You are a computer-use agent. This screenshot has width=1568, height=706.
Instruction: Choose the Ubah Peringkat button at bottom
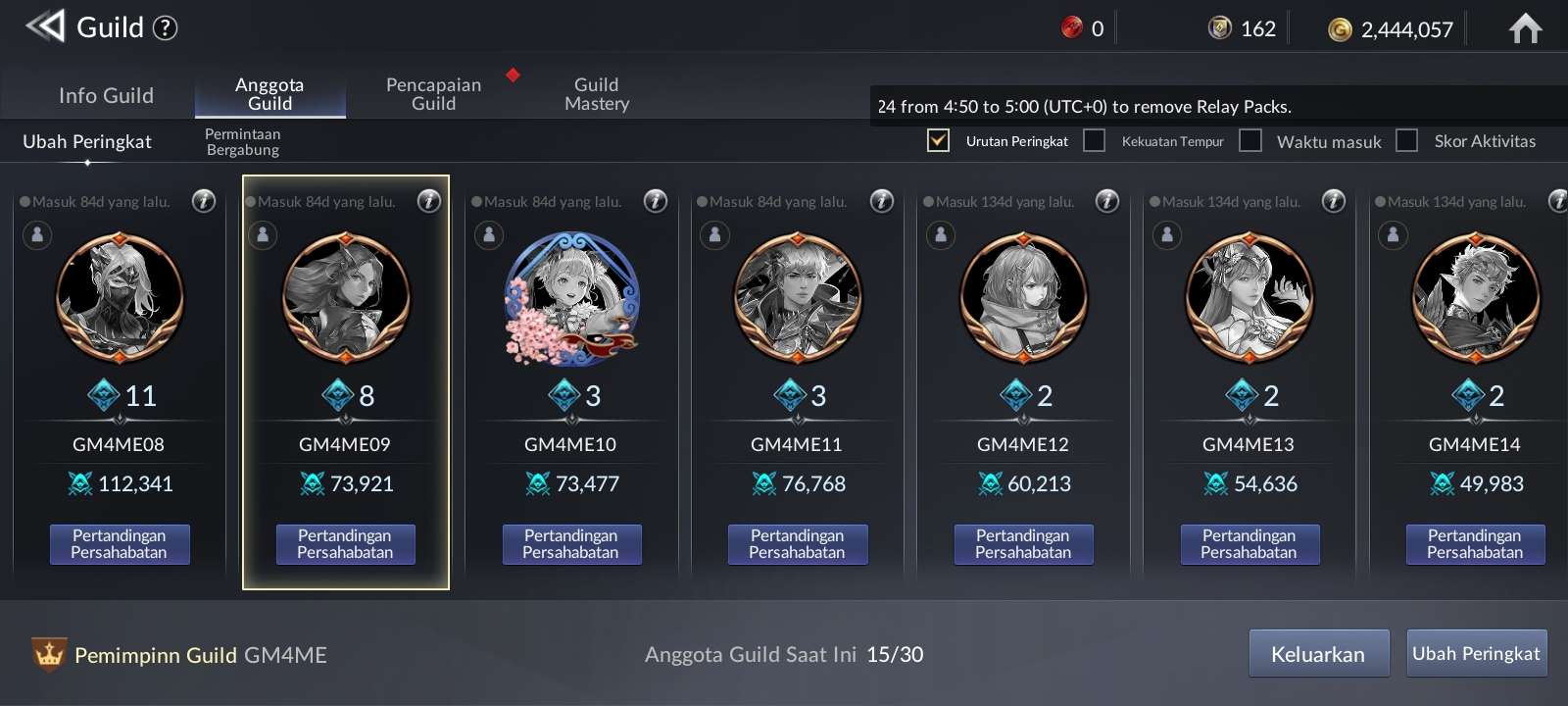1476,654
